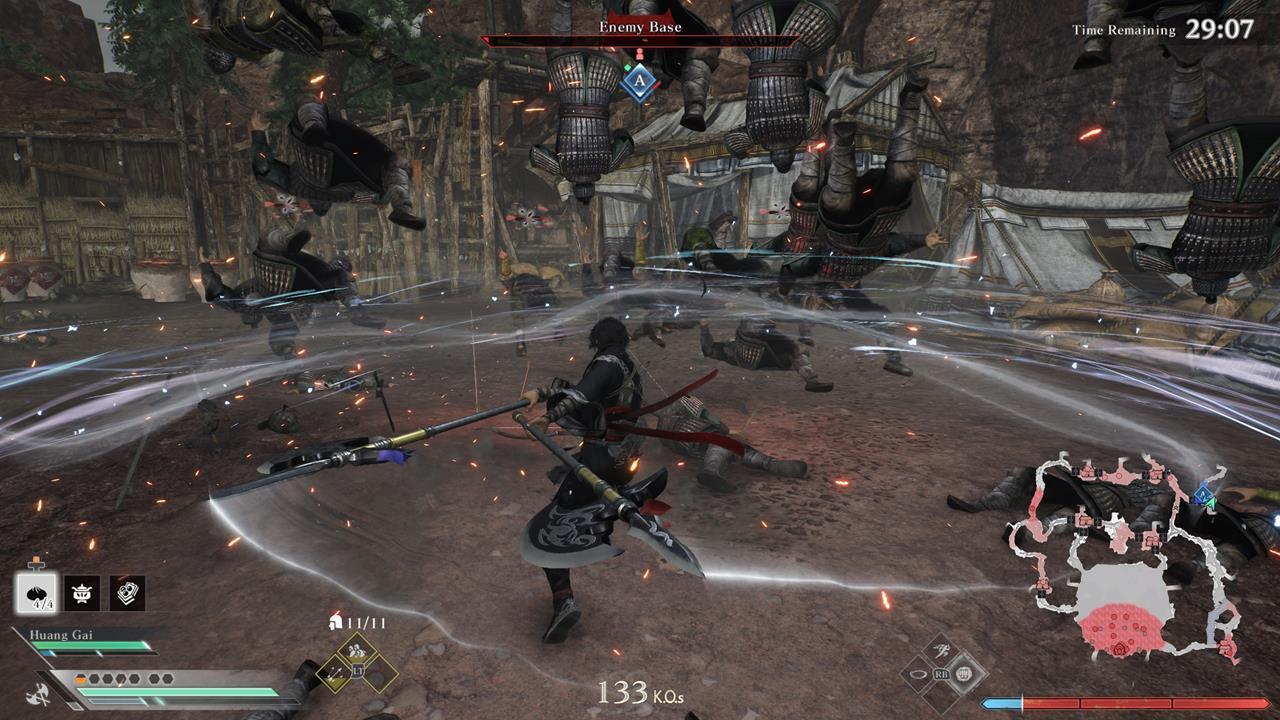Click the orange hexagon on the bravery gauge
The image size is (1280, 720).
tap(81, 677)
